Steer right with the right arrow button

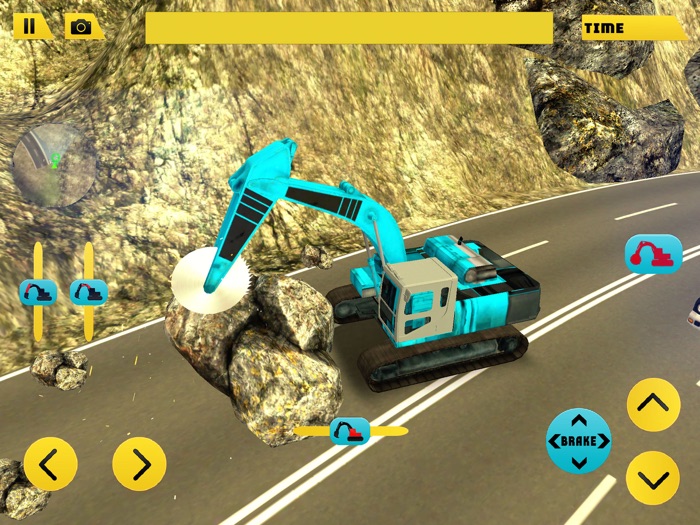139,463
